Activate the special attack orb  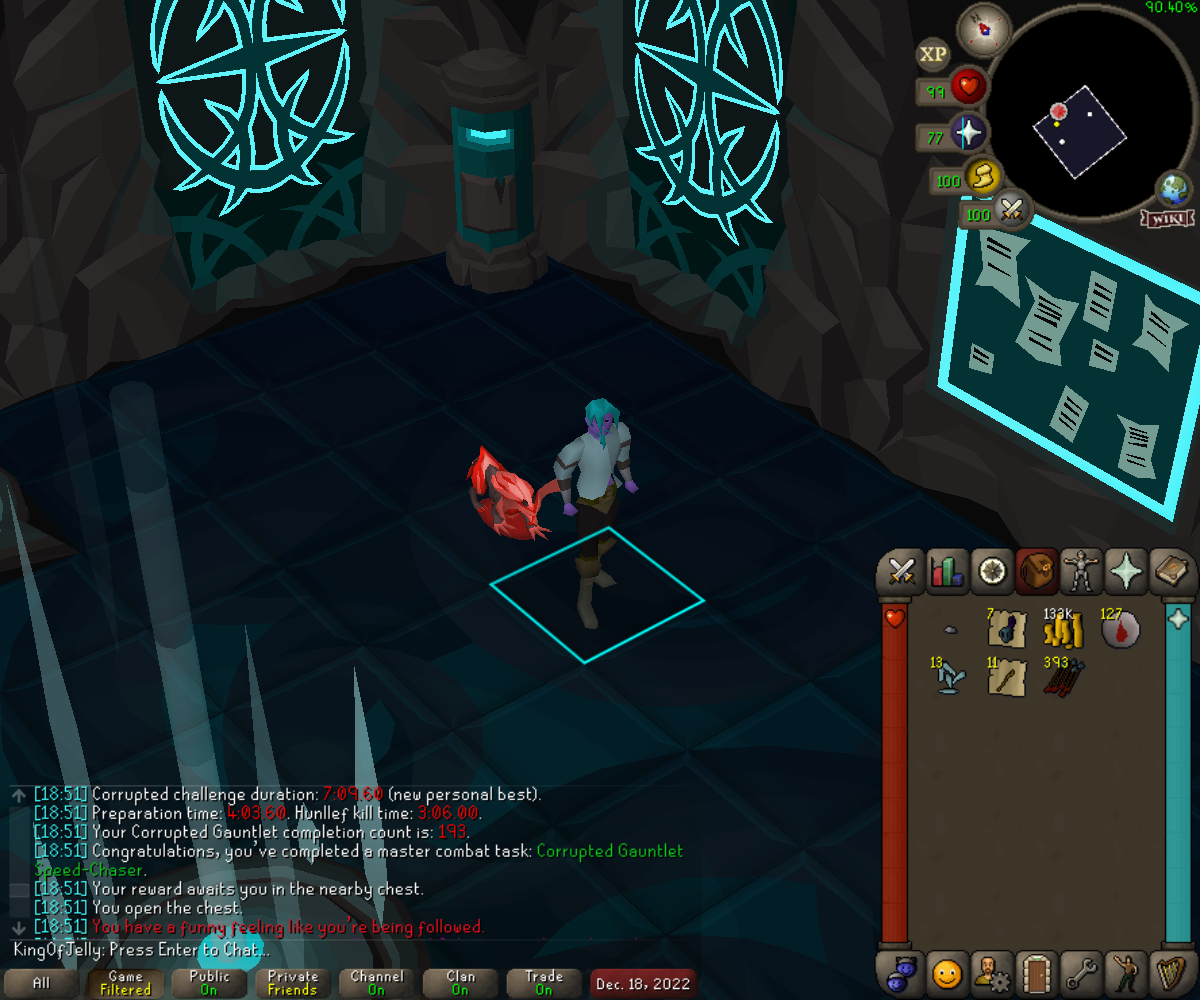click(1011, 211)
